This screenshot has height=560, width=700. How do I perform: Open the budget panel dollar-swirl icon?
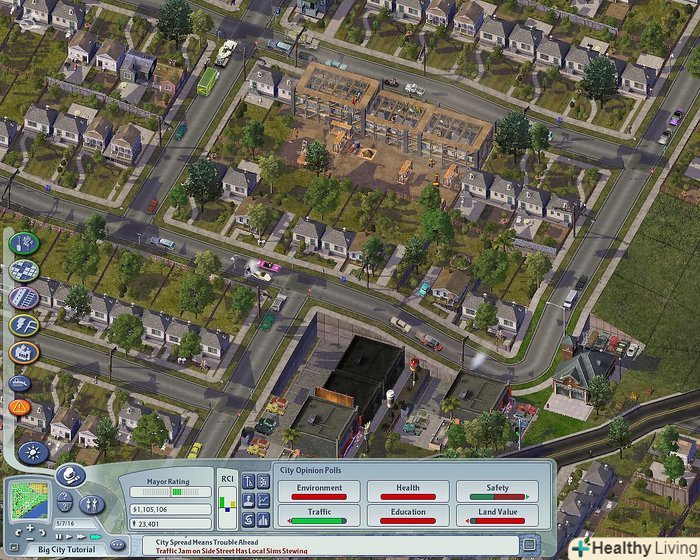[248, 519]
